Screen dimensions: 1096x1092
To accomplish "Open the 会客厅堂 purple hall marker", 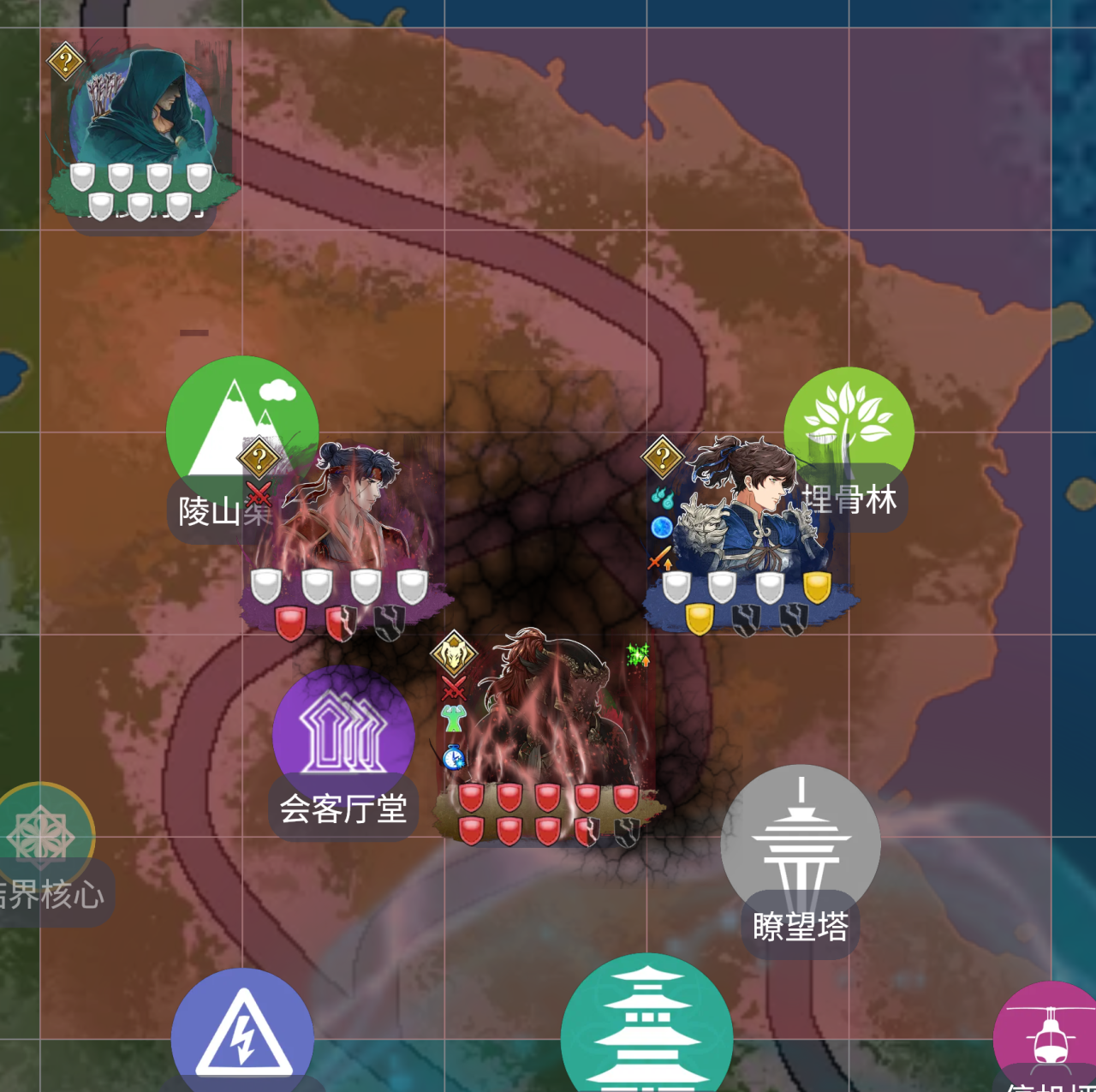I will [343, 734].
